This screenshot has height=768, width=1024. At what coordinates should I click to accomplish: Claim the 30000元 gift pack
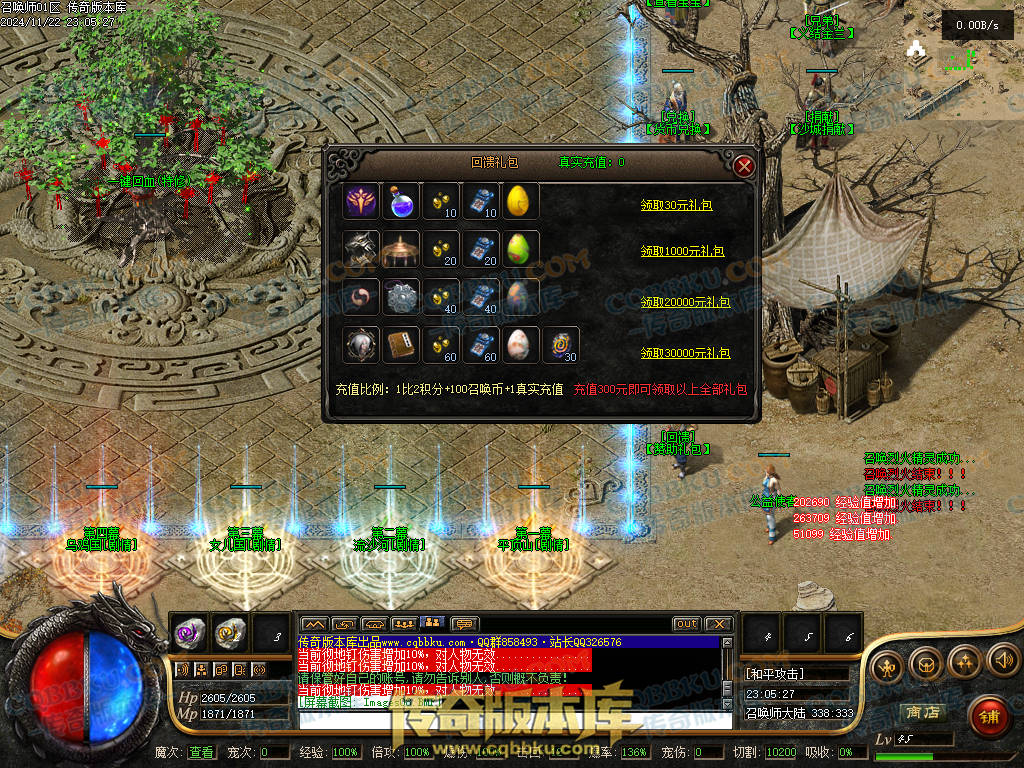click(685, 353)
